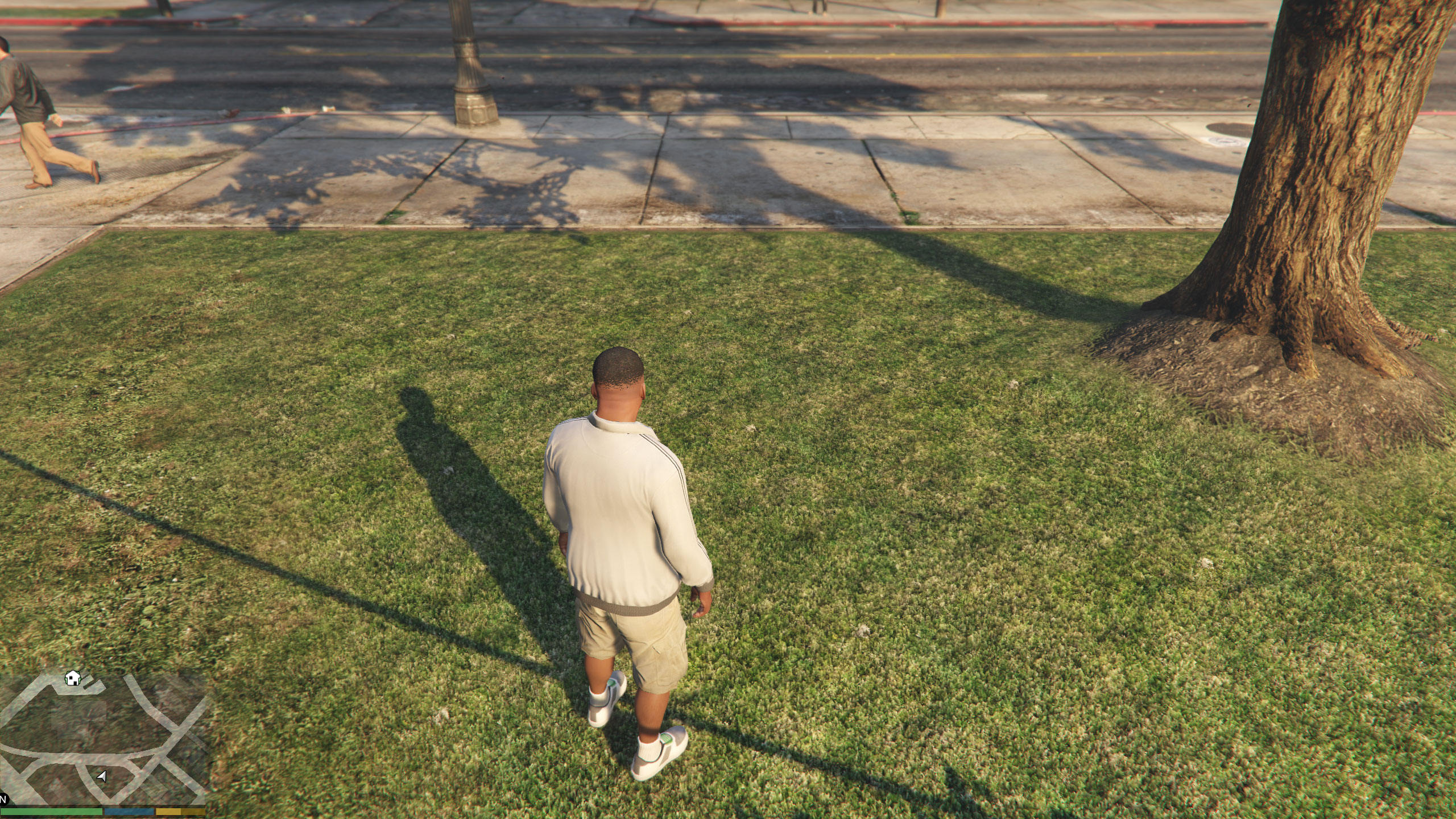Select the safehouse blip on the minimap

tap(72, 678)
